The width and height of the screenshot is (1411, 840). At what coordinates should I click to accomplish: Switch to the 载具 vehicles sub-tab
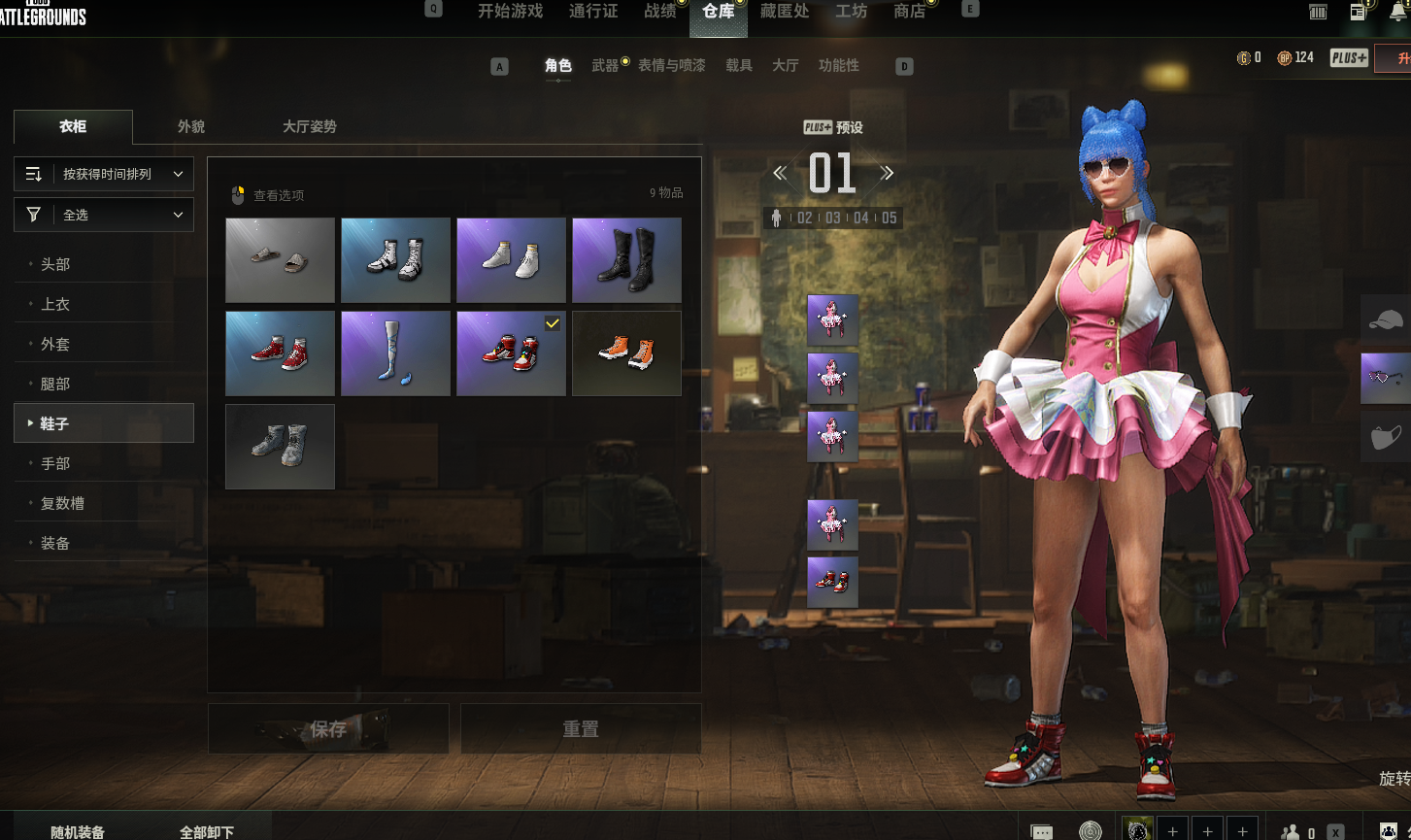(x=739, y=65)
